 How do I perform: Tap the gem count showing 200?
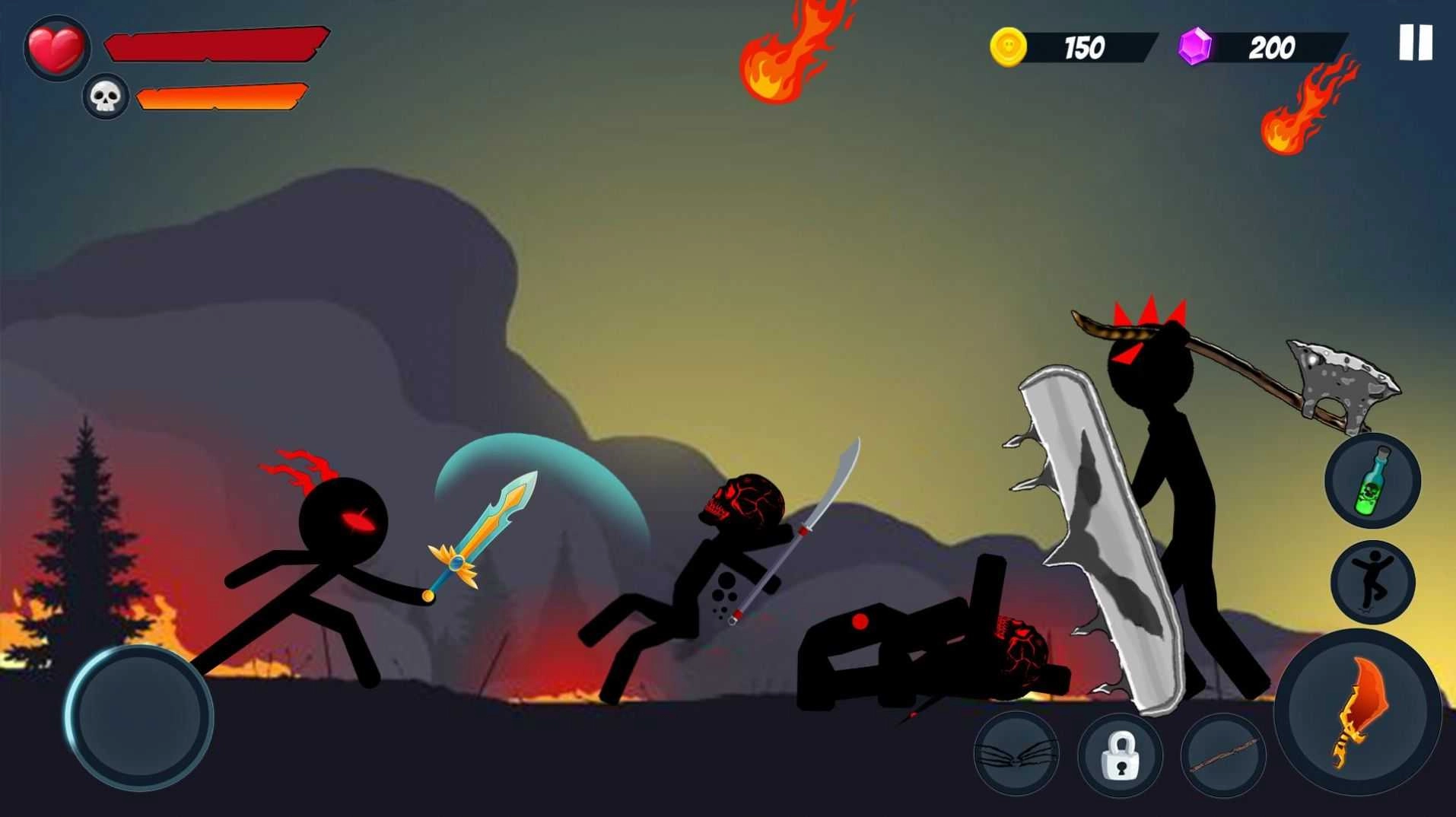[x=1272, y=49]
